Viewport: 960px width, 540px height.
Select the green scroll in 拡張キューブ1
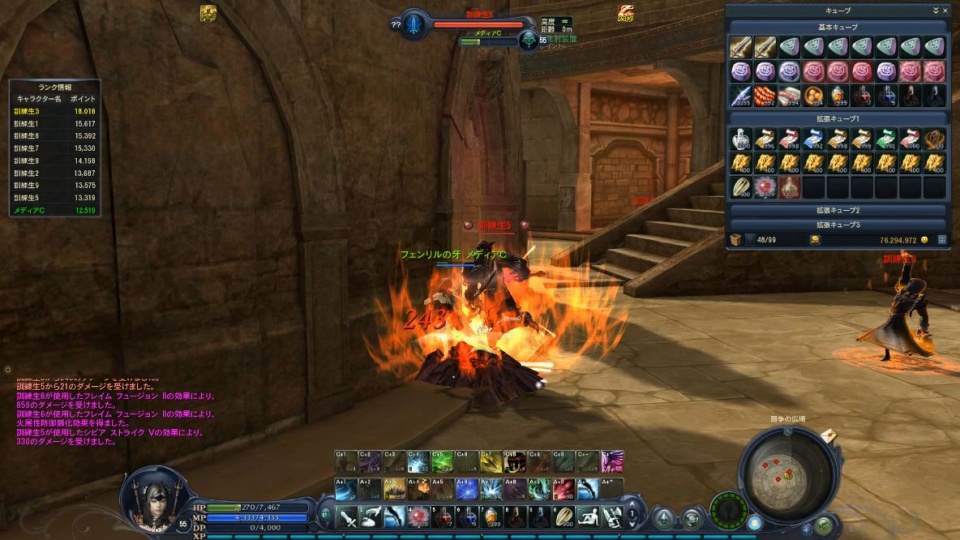886,139
